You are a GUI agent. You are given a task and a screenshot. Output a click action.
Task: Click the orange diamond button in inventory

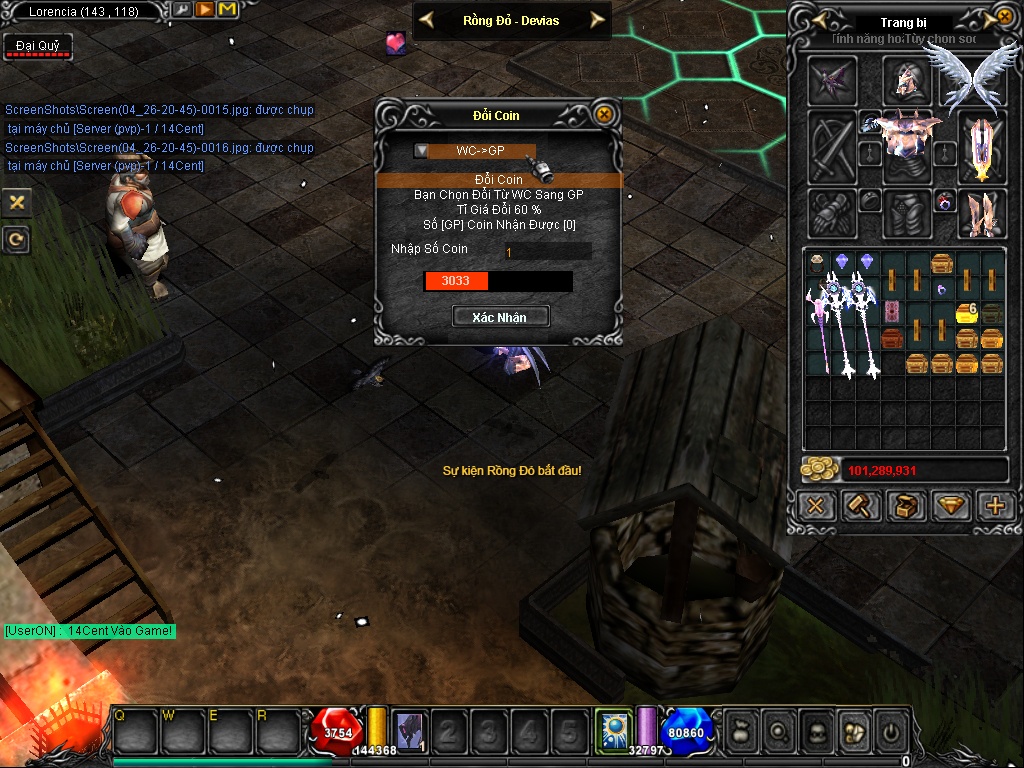click(950, 506)
